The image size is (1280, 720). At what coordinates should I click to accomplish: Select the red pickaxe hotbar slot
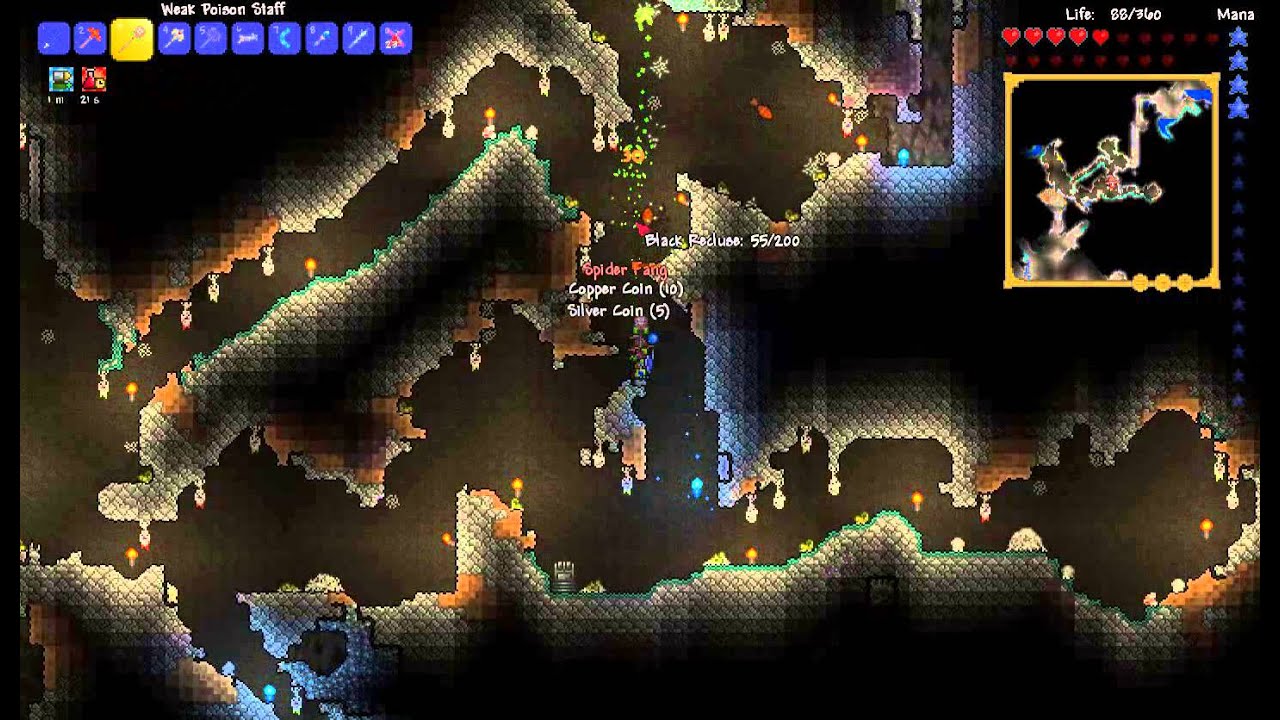[91, 39]
